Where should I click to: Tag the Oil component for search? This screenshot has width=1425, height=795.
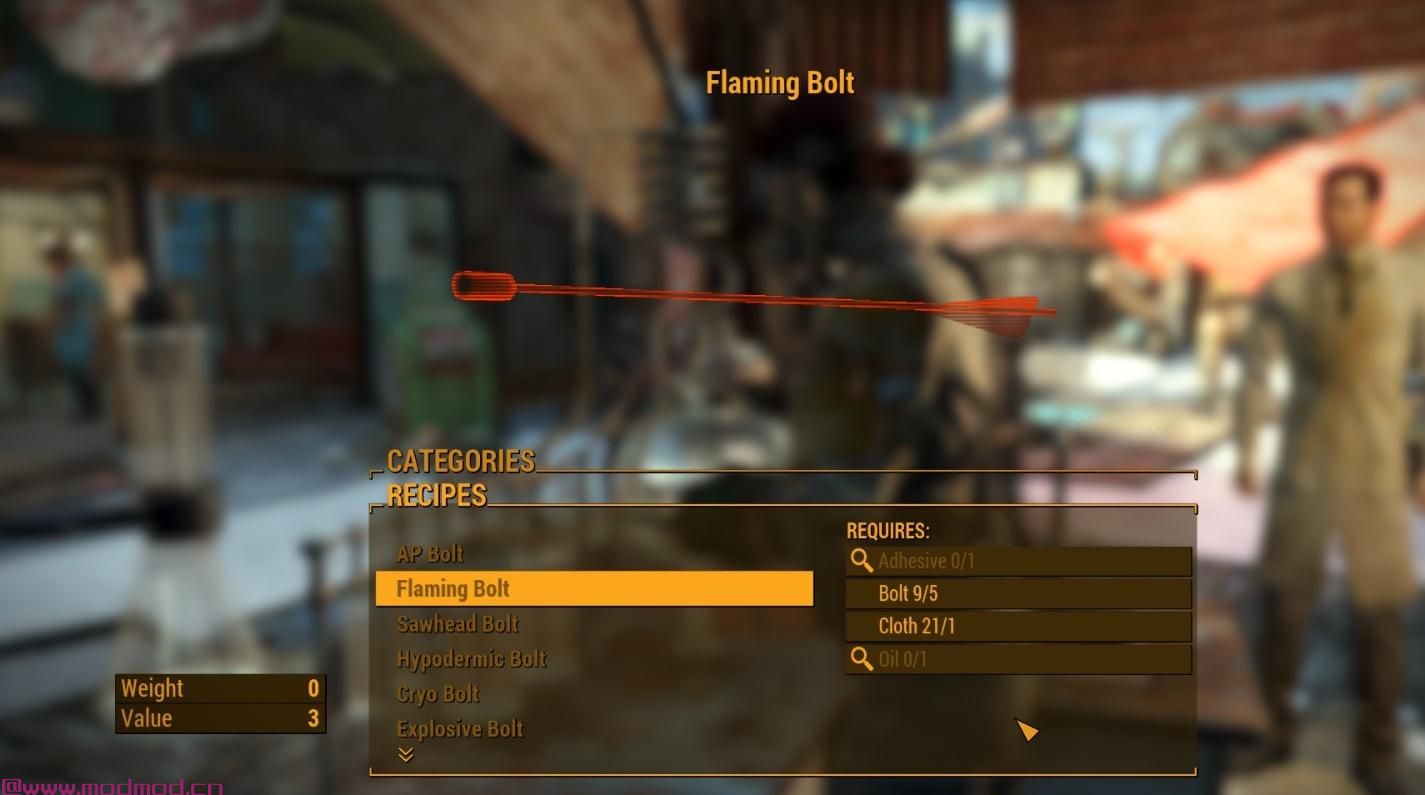[x=861, y=660]
